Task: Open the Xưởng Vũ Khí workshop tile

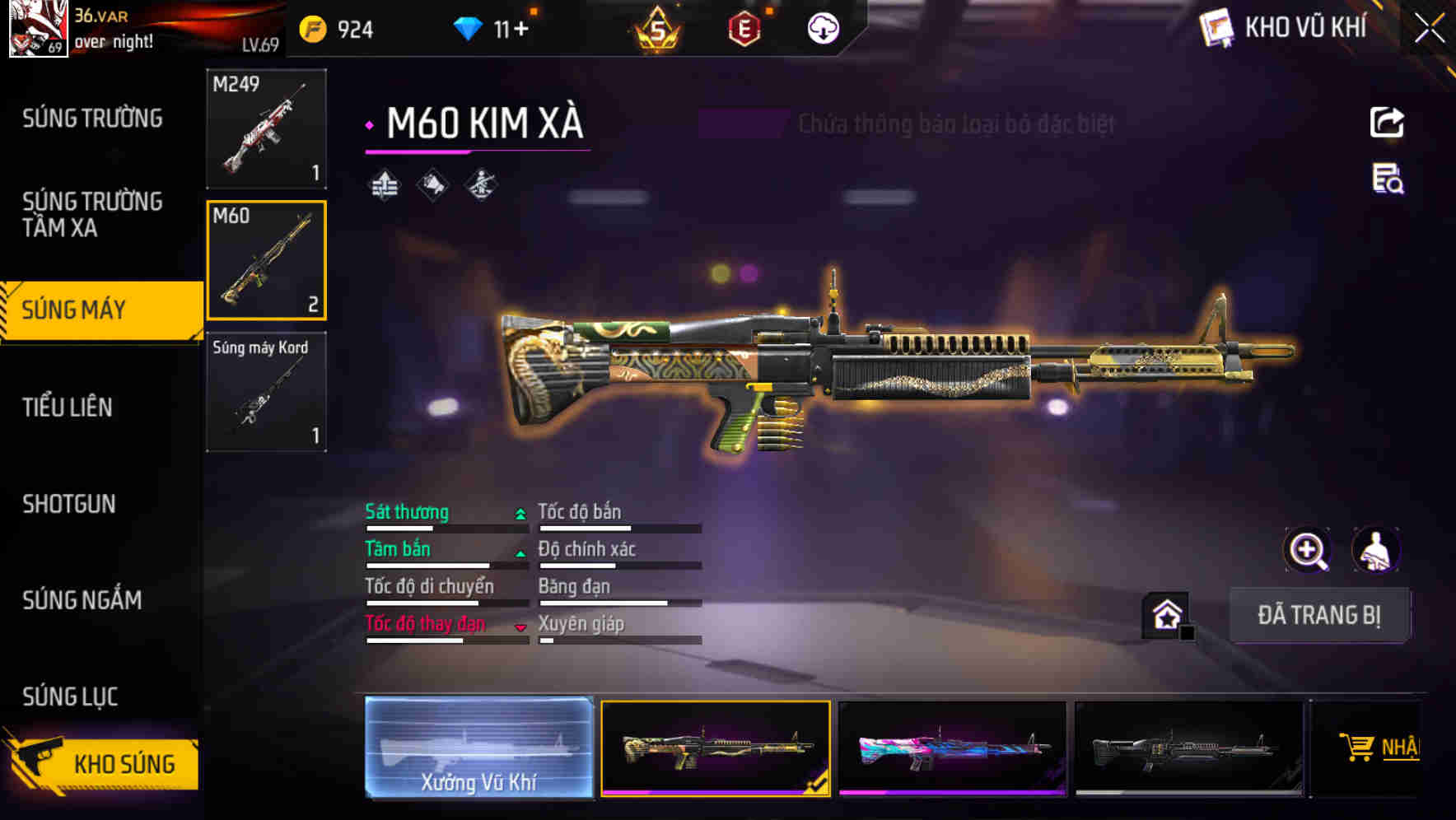Action: click(x=478, y=748)
